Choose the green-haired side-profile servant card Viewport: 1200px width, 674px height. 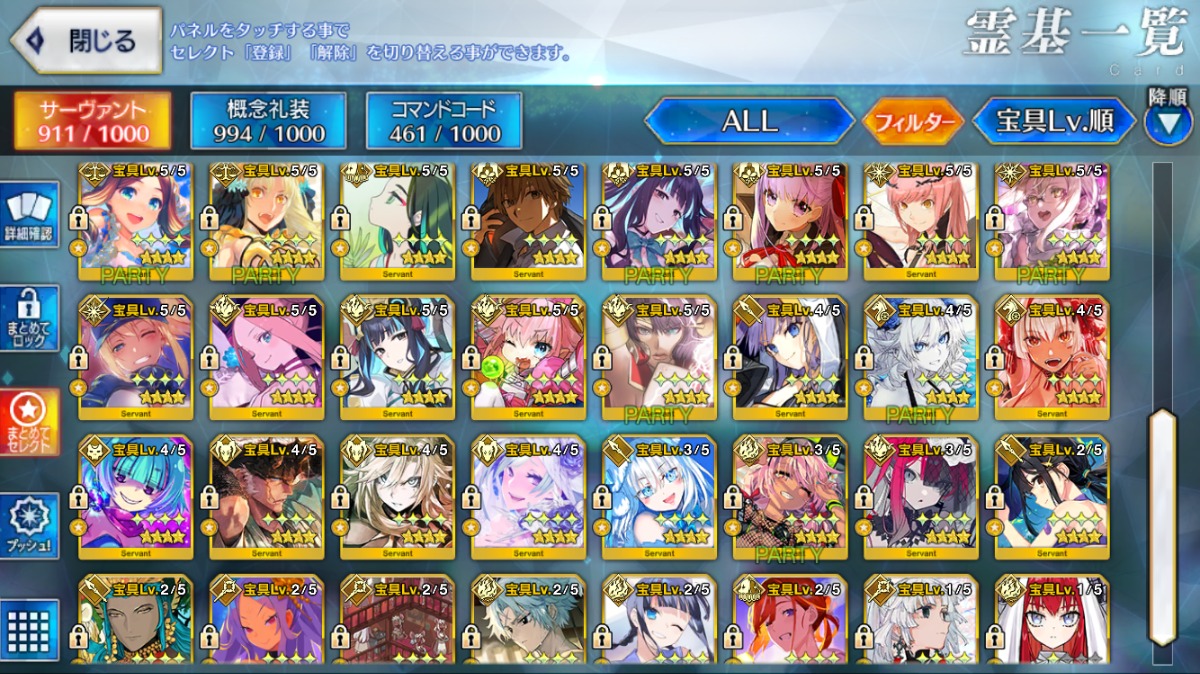tap(397, 217)
